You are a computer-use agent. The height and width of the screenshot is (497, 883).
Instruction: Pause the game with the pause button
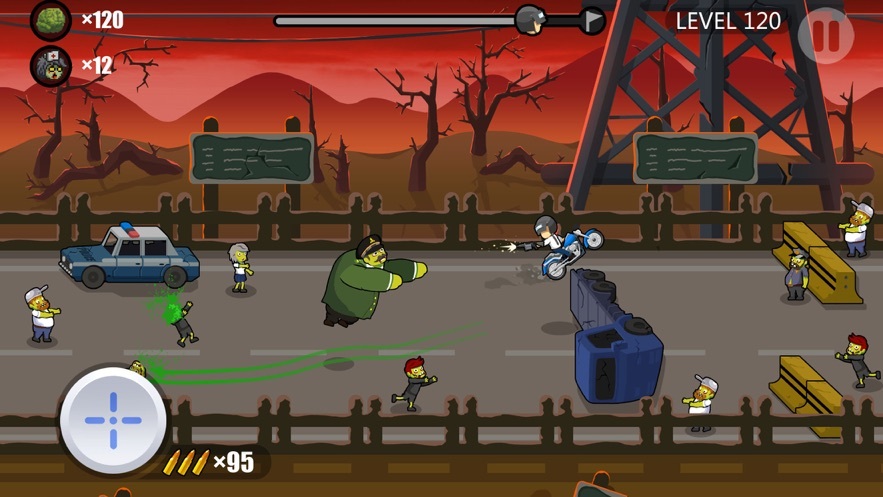coord(826,36)
